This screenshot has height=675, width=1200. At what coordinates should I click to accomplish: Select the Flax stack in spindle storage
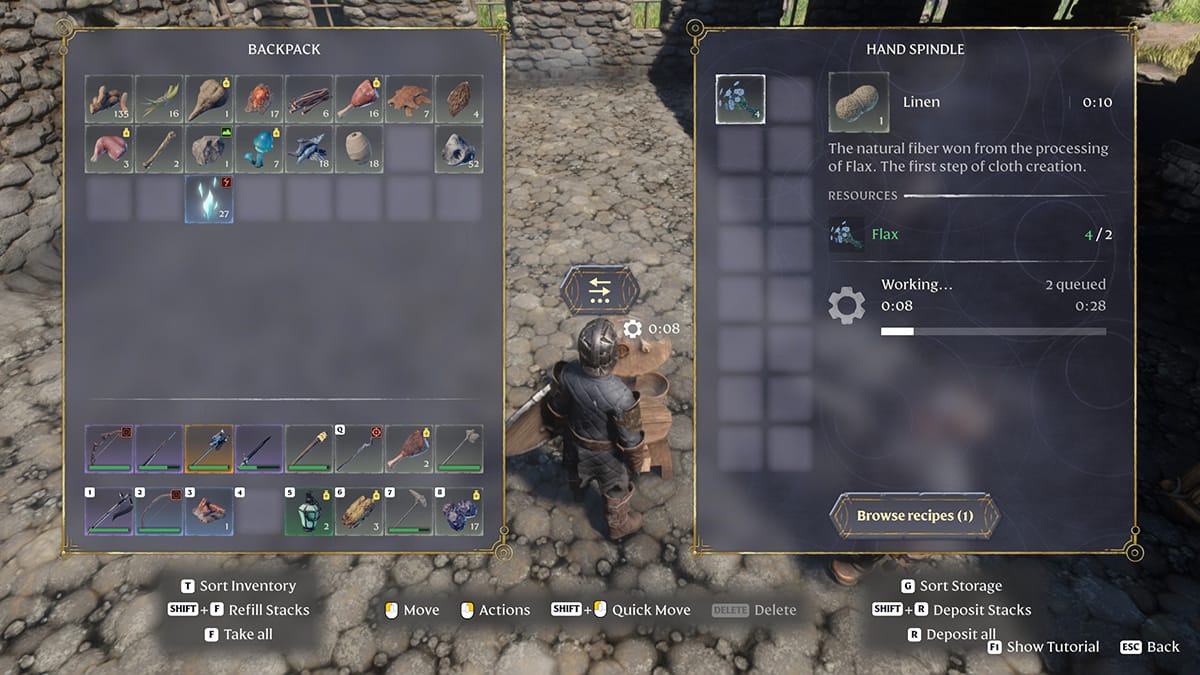point(741,100)
